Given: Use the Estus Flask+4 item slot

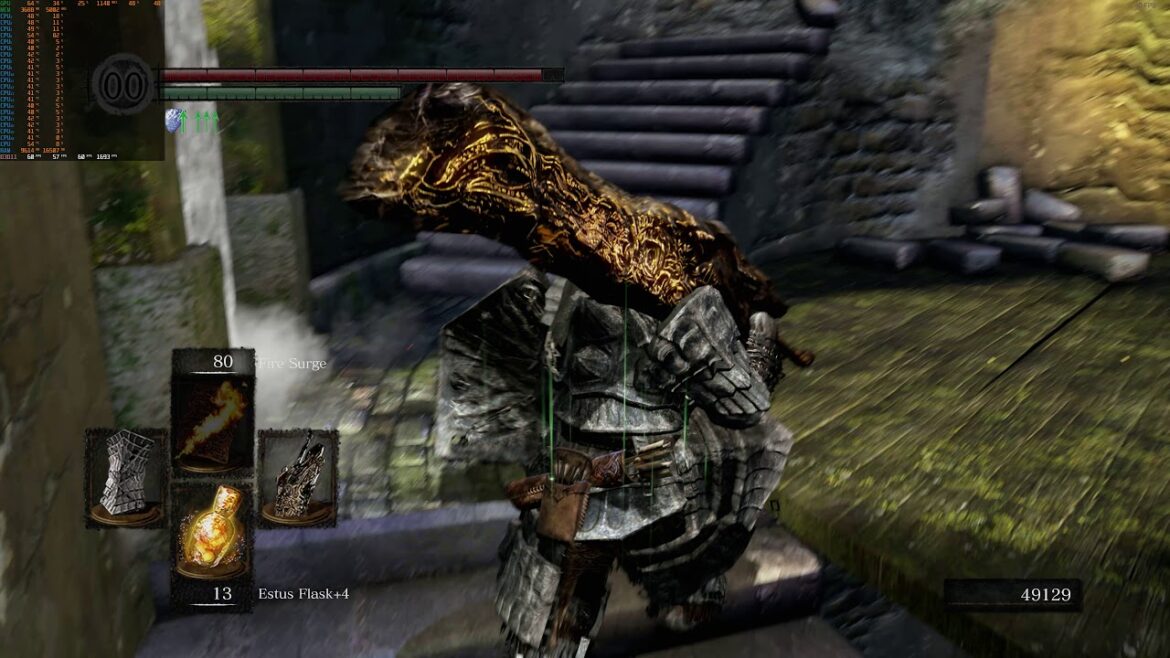Looking at the screenshot, I should [x=211, y=531].
